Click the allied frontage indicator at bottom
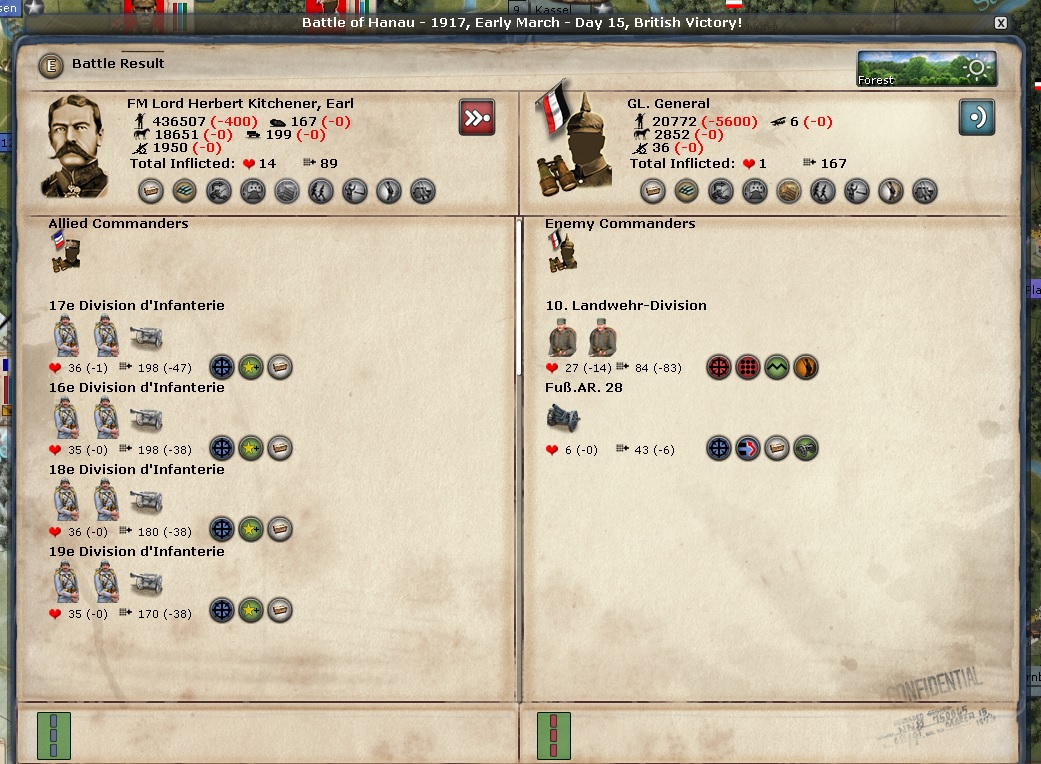This screenshot has height=764, width=1041. click(53, 734)
